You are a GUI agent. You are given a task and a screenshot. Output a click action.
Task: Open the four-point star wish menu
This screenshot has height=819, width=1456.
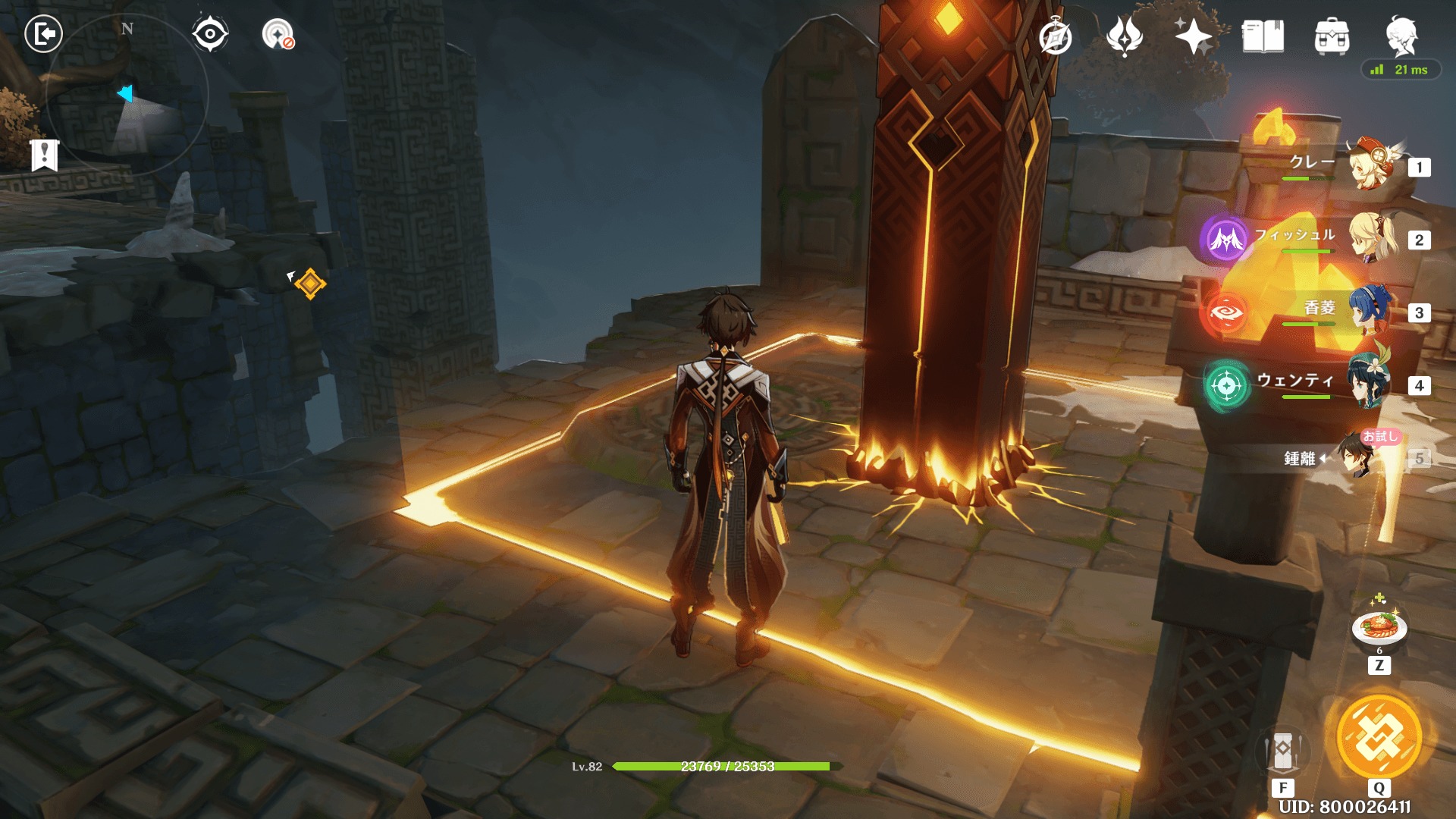coord(1193,36)
